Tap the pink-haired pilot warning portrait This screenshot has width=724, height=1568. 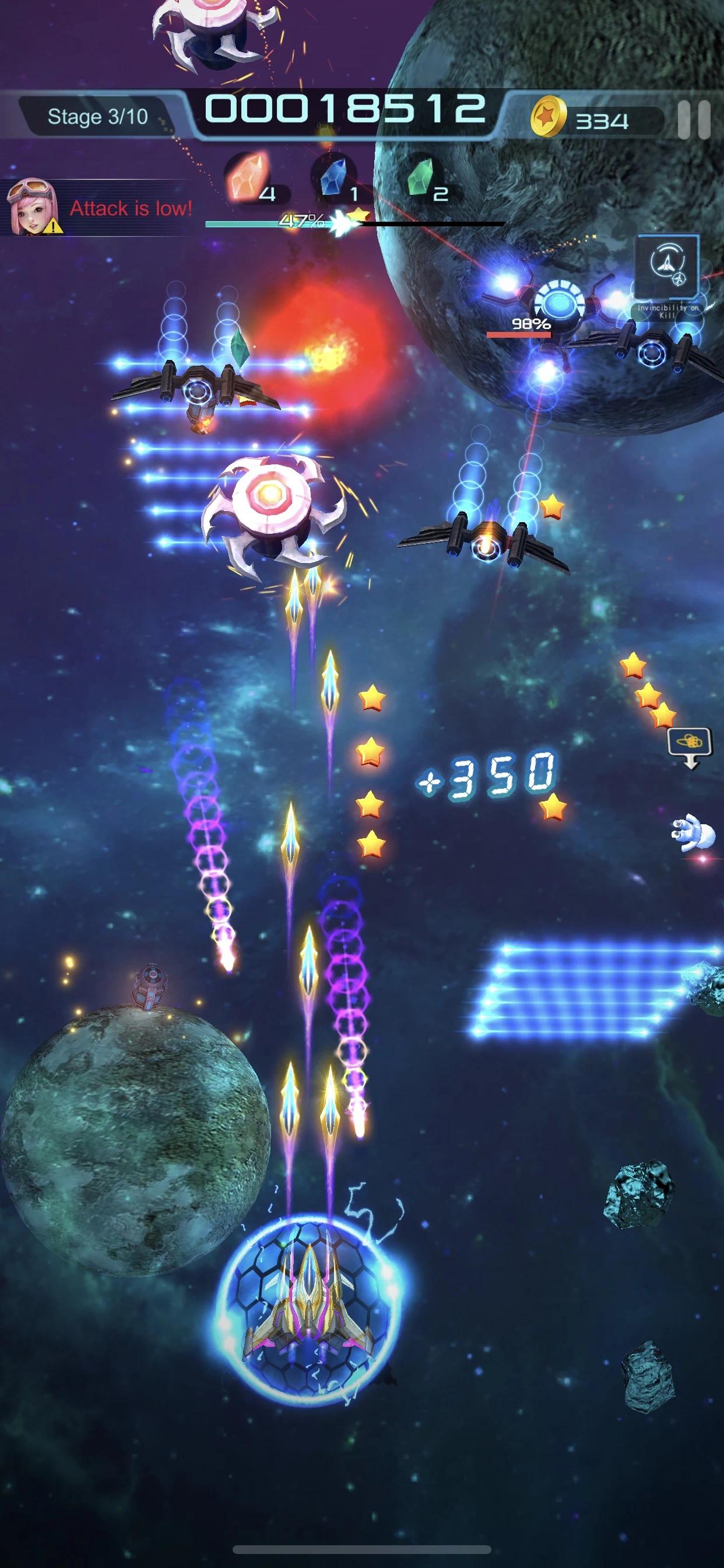coord(31,206)
